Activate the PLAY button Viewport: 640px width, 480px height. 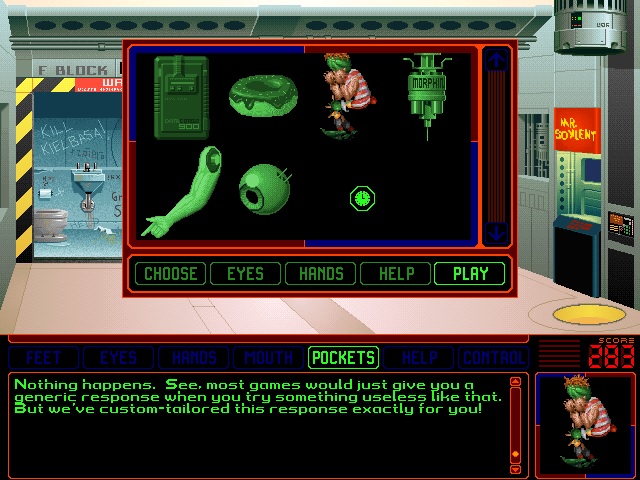(x=470, y=273)
